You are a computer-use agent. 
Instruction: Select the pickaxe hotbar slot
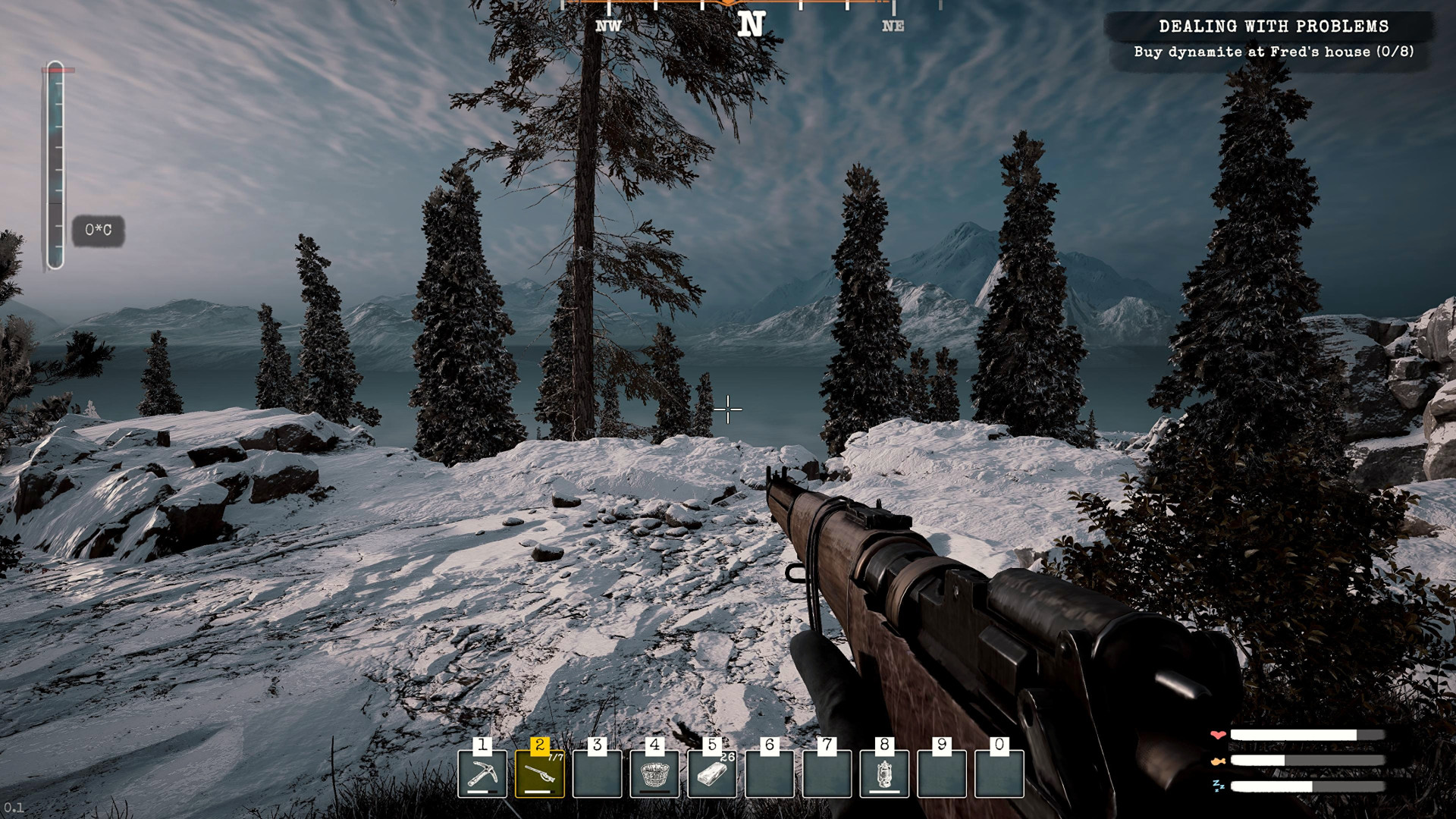[482, 773]
